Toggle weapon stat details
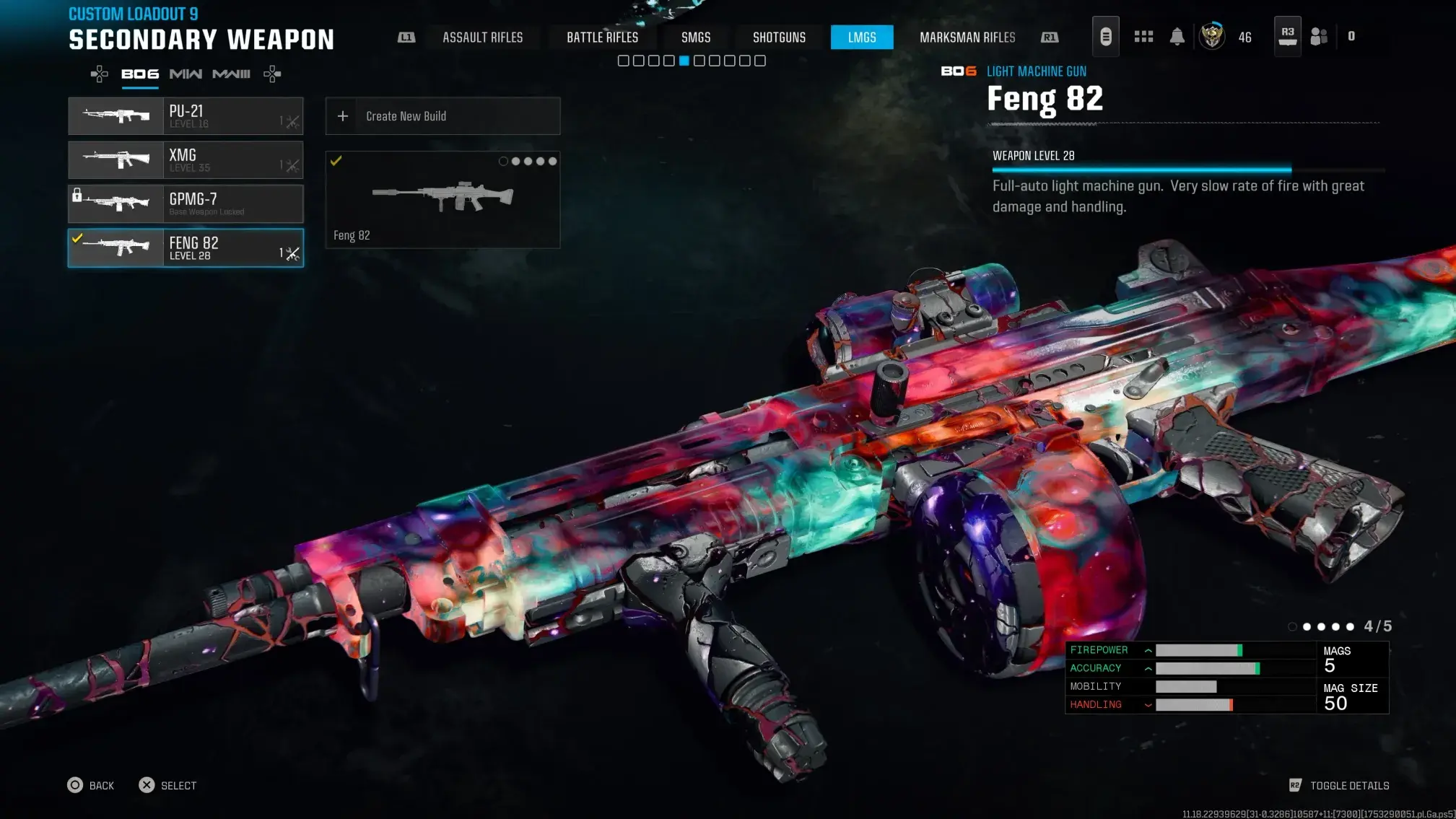 pyautogui.click(x=1340, y=785)
